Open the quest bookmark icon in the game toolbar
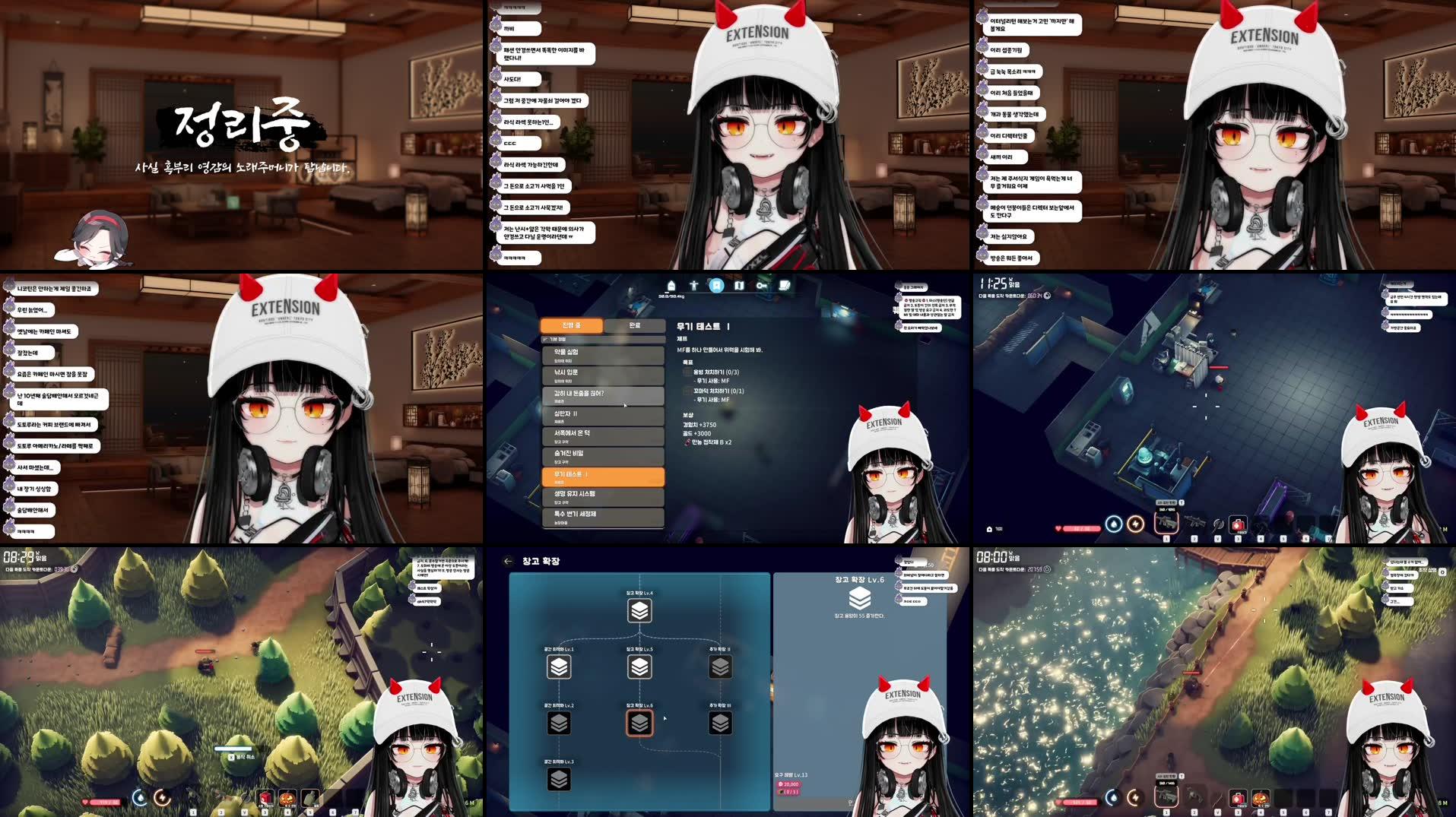Viewport: 1456px width, 817px height. (717, 286)
